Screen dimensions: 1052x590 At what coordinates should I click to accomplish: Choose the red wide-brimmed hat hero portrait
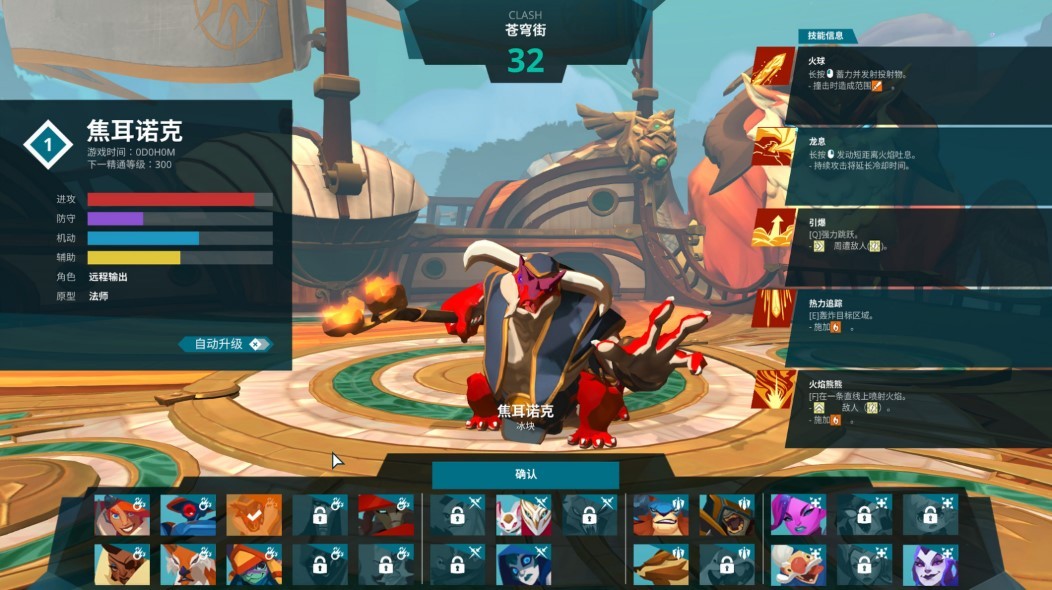pos(384,515)
